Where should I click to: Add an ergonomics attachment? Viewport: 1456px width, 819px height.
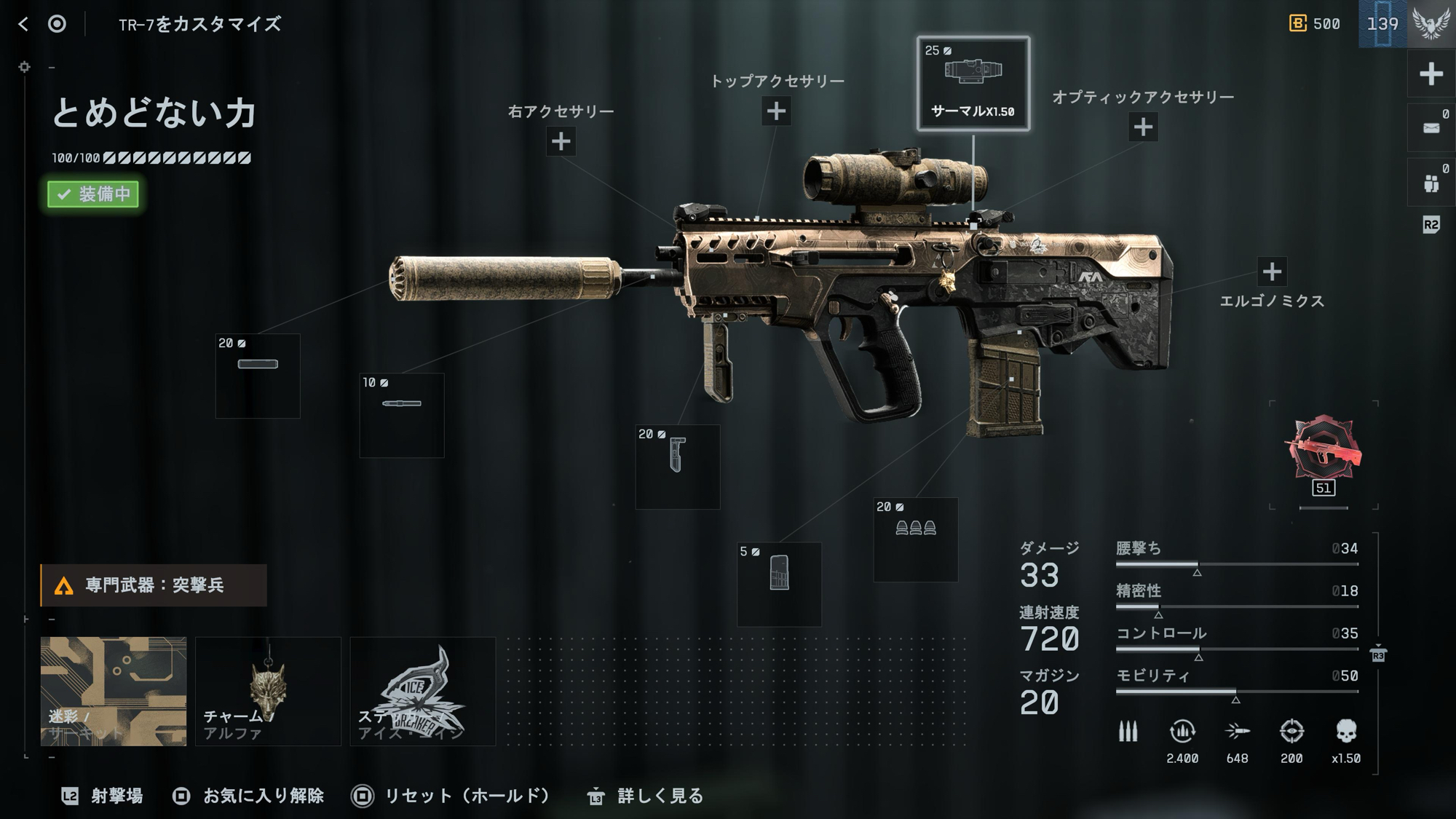point(1272,272)
